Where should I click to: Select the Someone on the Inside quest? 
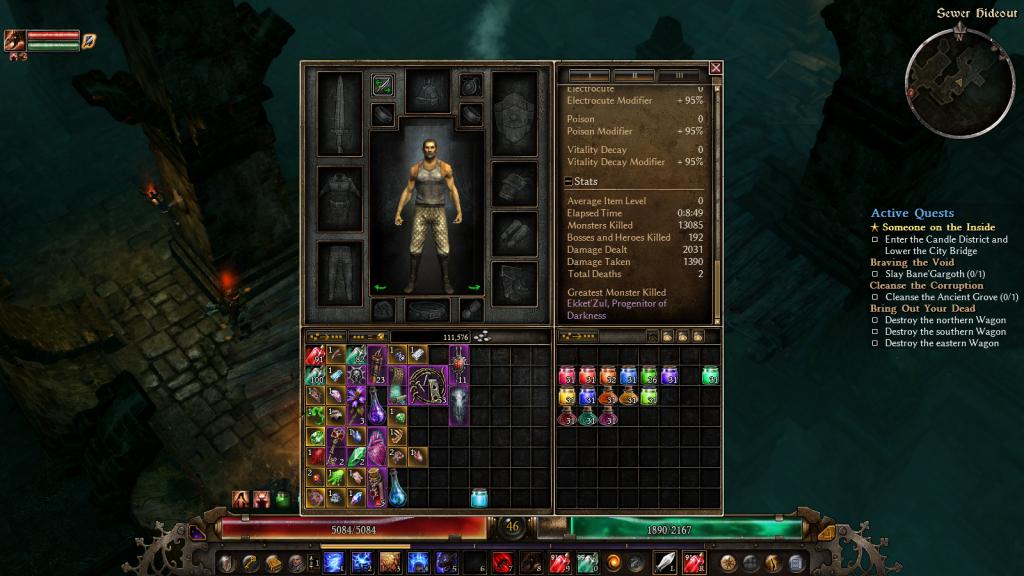(924, 227)
